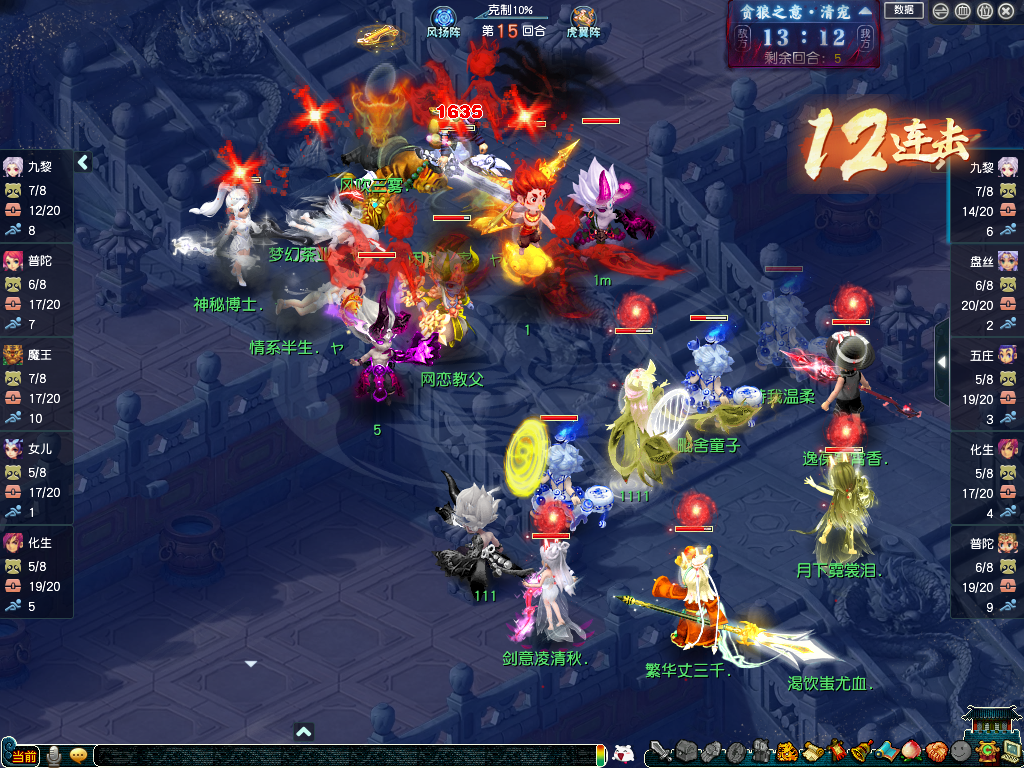Viewport: 1024px width, 768px height.
Task: Select the 风扬阵 formation icon
Action: (443, 19)
